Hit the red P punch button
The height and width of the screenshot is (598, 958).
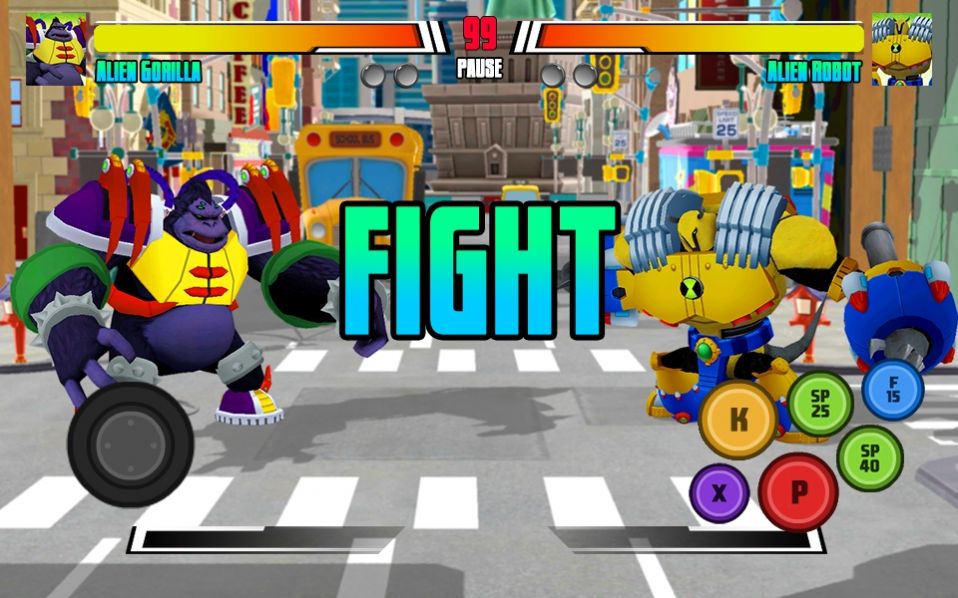(798, 492)
